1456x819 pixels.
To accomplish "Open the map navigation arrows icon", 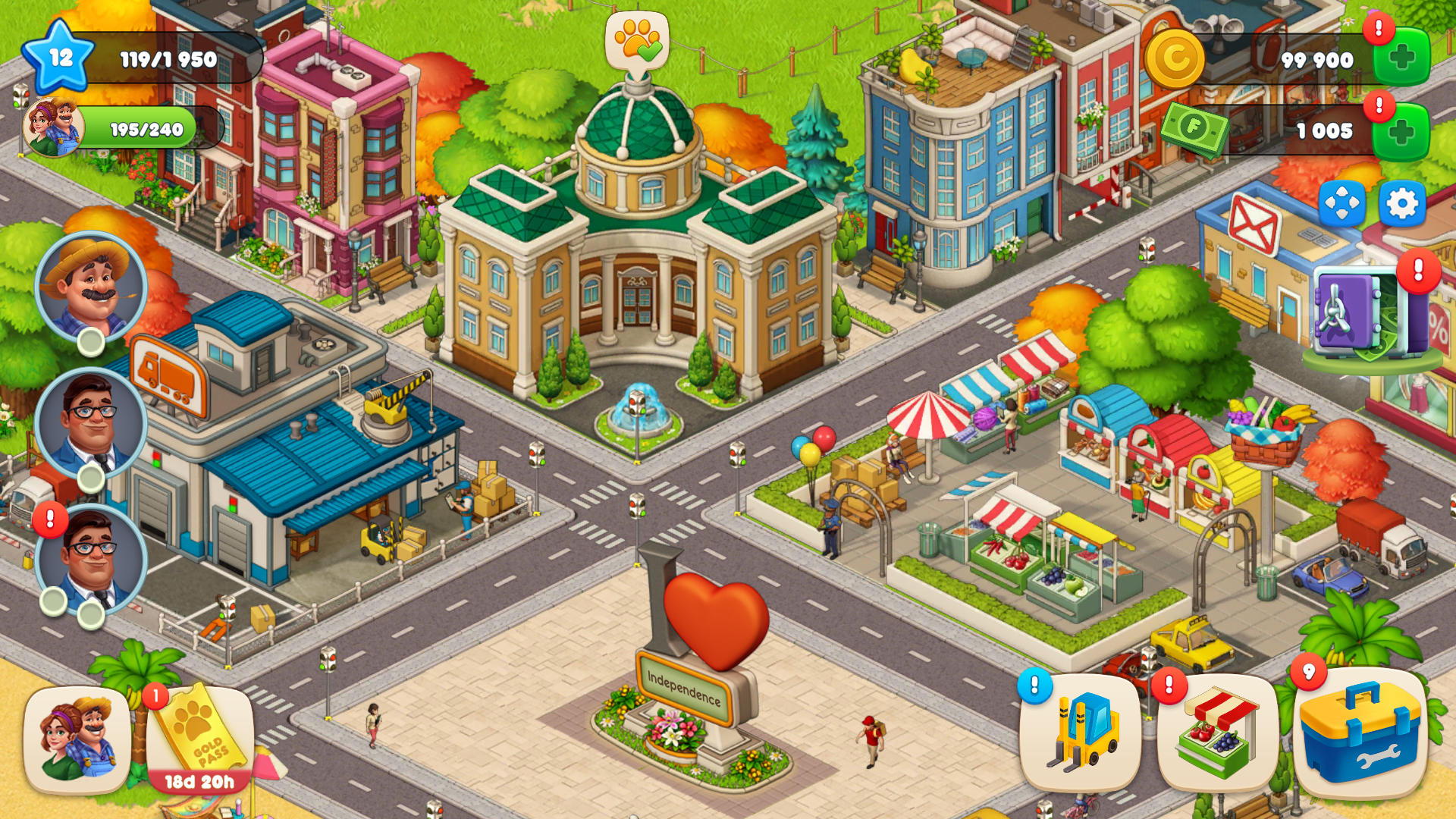I will click(x=1344, y=203).
